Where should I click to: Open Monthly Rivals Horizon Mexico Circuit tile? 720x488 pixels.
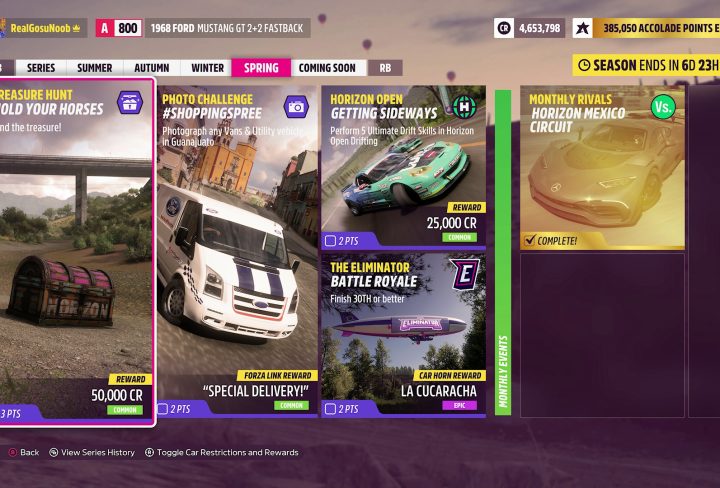pyautogui.click(x=602, y=167)
